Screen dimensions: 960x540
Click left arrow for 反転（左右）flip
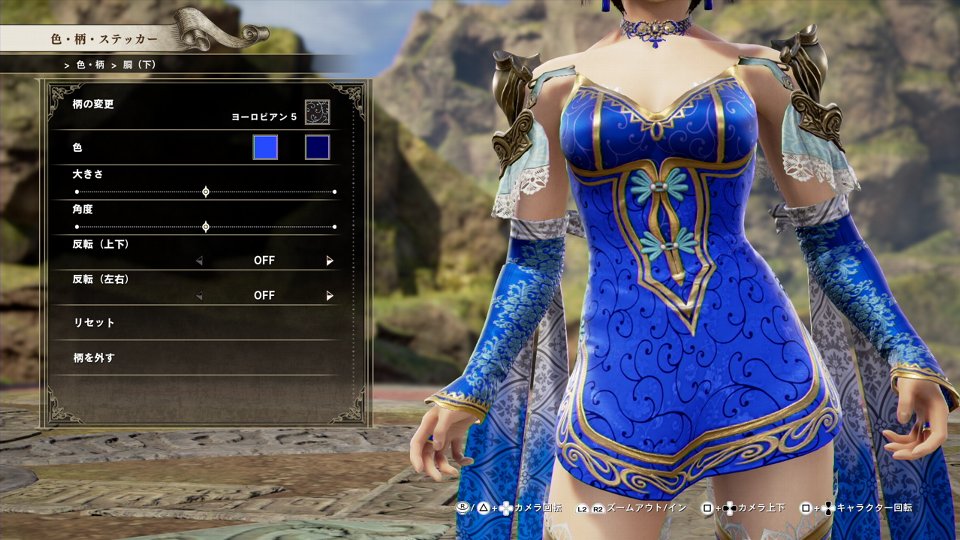point(199,296)
